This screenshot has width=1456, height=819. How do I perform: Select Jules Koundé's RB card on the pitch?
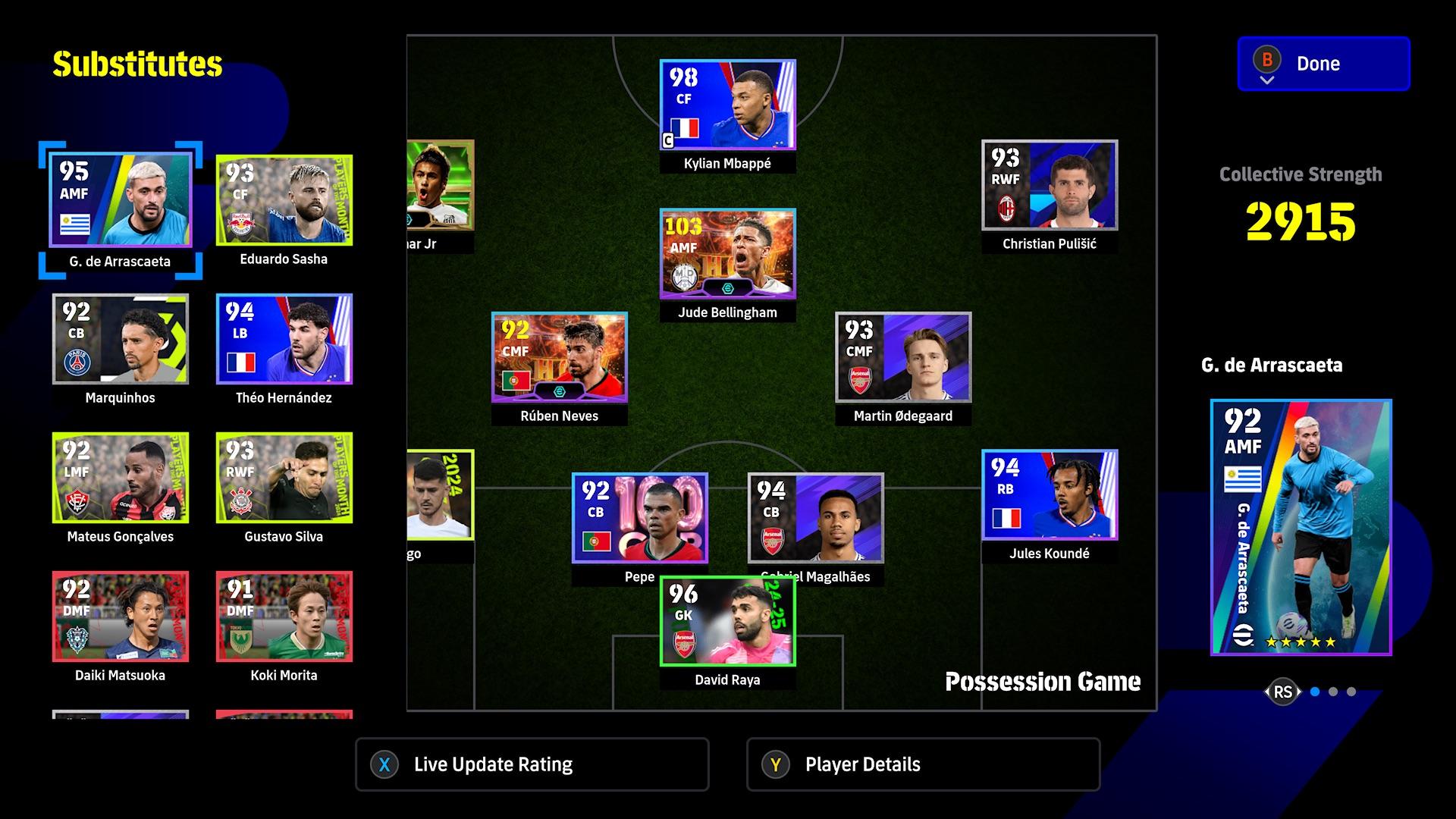click(x=1050, y=495)
